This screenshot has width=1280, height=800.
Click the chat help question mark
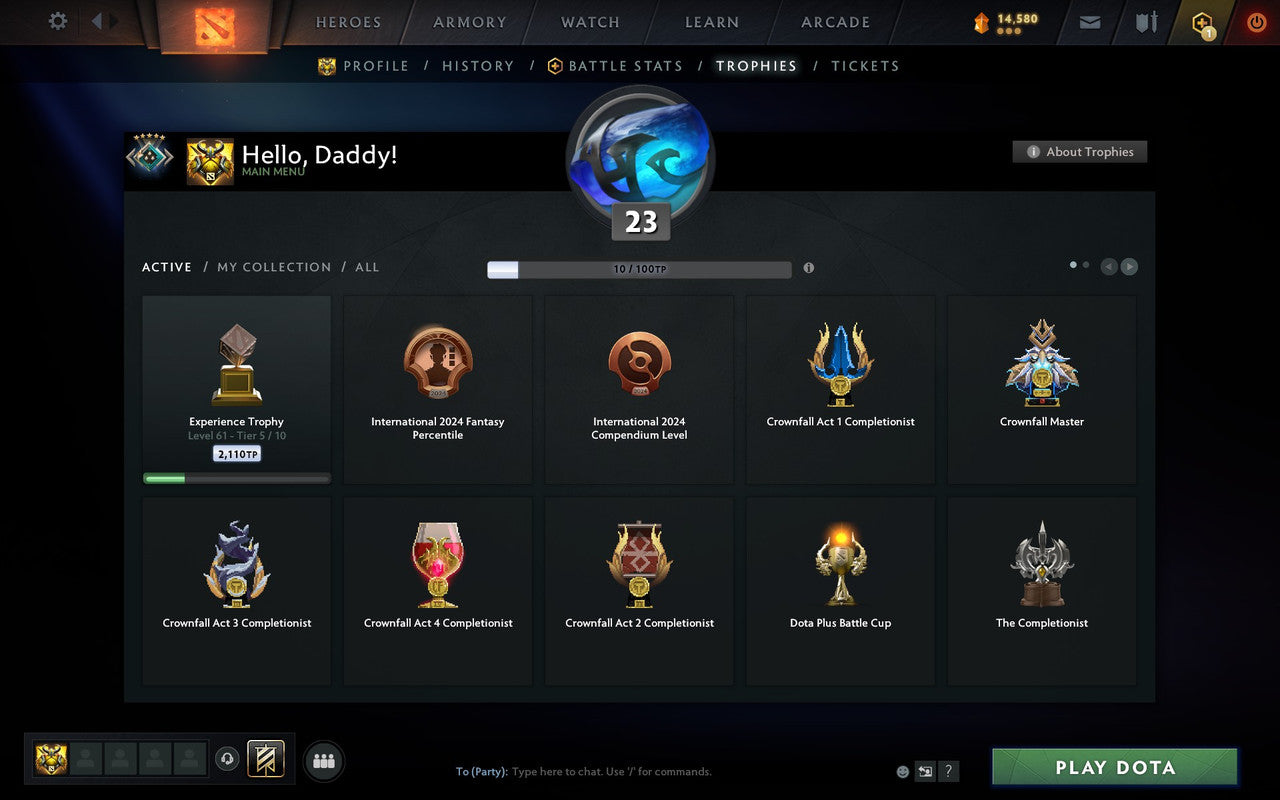pyautogui.click(x=948, y=771)
